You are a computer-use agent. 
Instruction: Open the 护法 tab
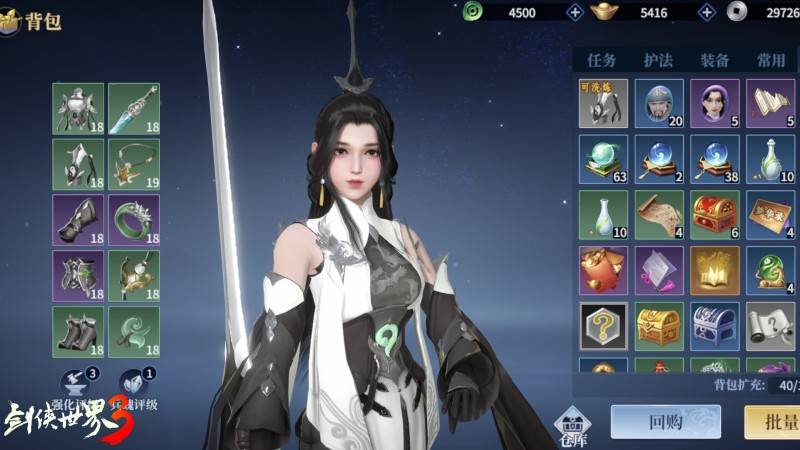(x=658, y=60)
